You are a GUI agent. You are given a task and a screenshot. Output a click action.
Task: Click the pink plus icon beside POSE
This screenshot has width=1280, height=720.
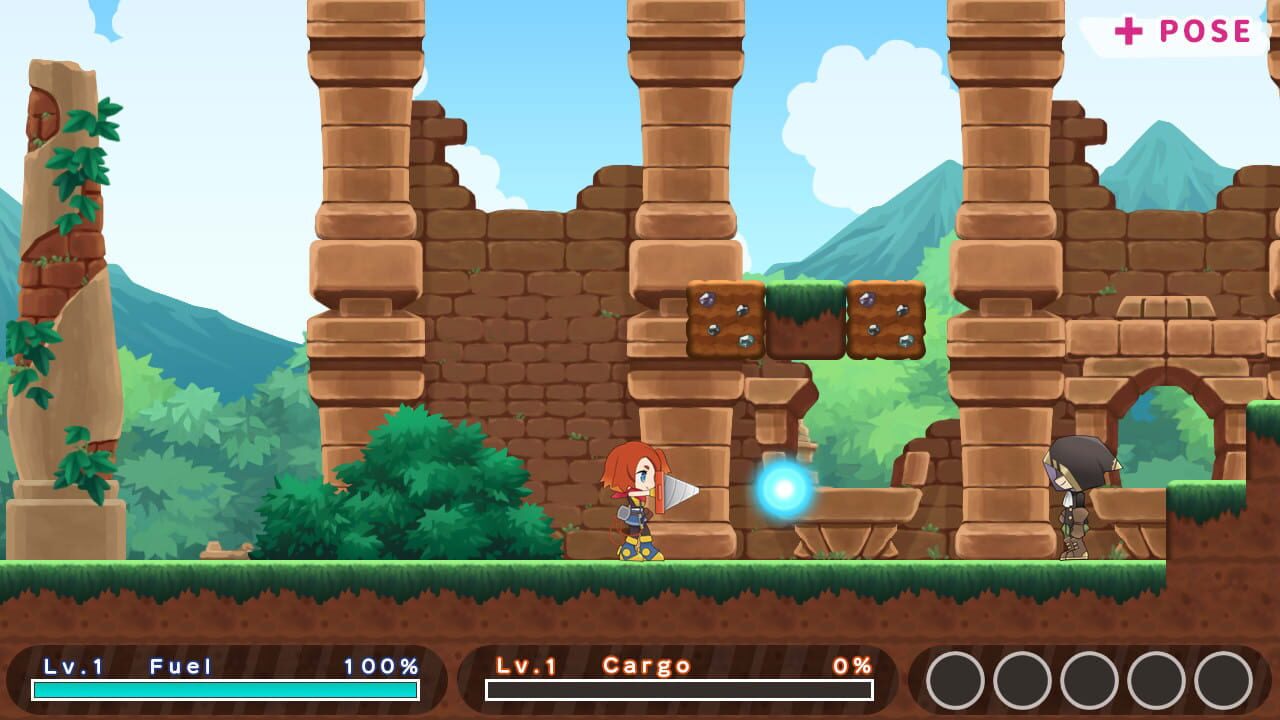click(1129, 30)
